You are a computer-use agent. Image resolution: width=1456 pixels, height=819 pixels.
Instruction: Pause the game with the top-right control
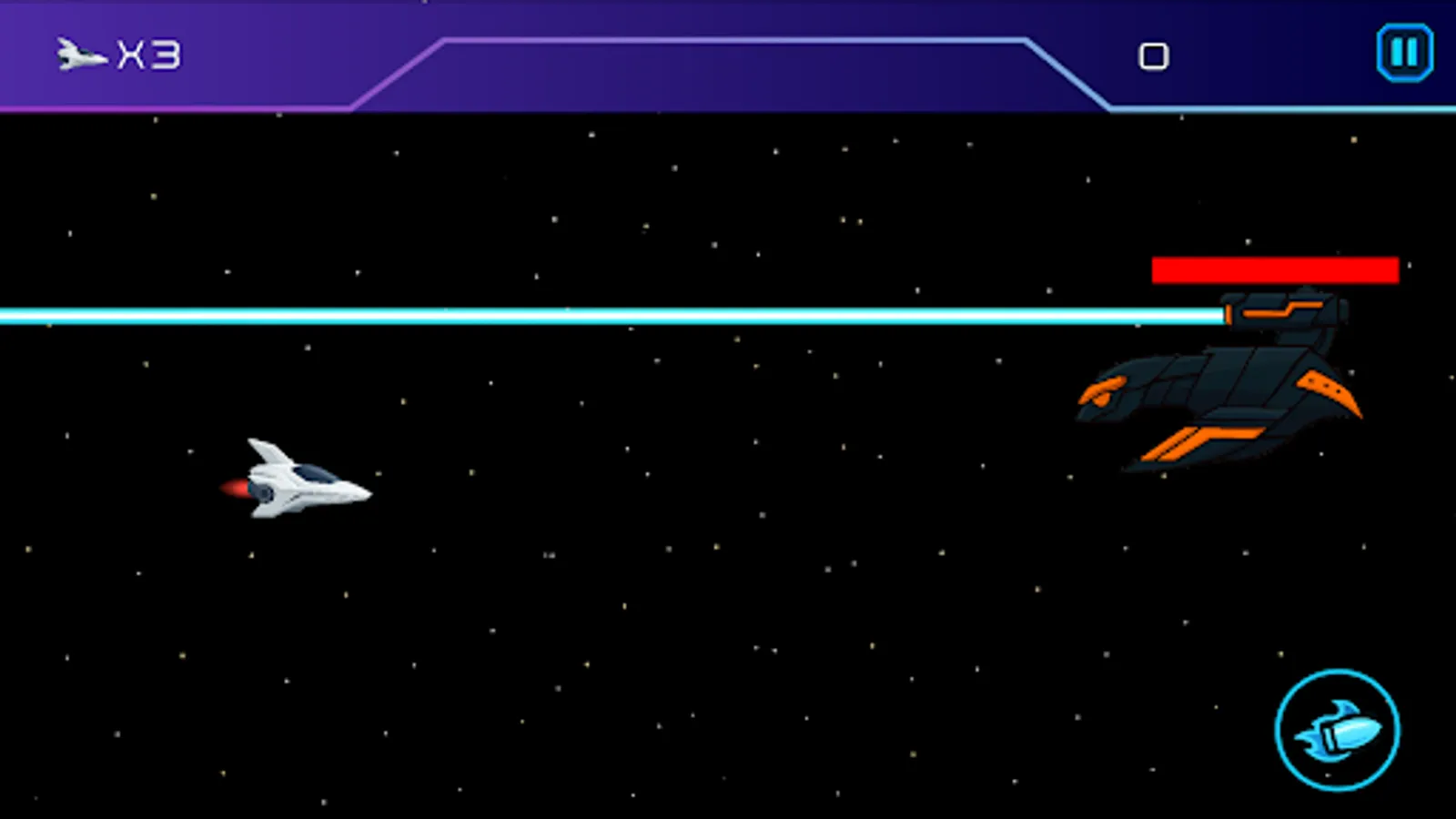point(1402,52)
